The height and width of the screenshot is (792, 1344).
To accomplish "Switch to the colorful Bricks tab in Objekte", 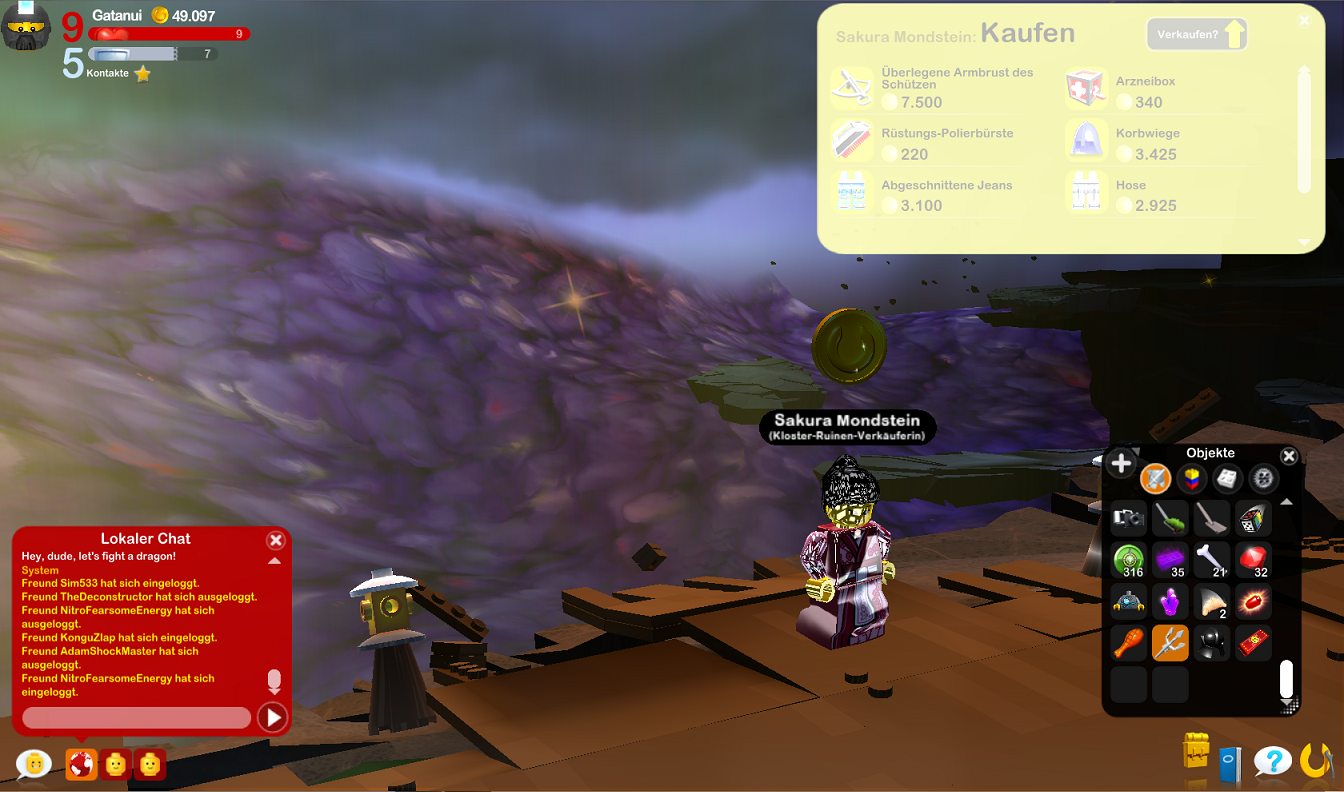I will coord(1192,478).
